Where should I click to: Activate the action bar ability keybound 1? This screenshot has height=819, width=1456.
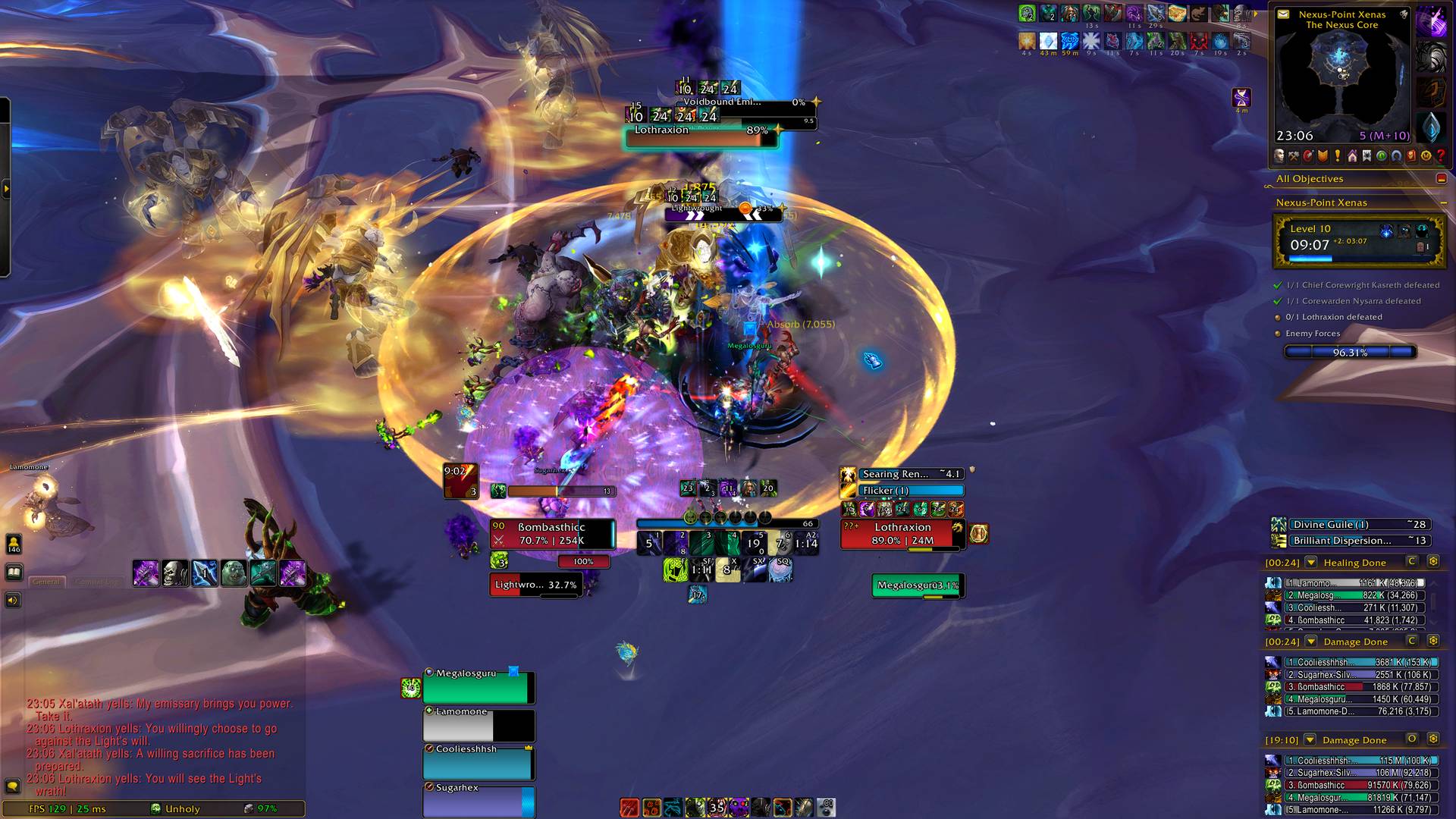tap(649, 543)
